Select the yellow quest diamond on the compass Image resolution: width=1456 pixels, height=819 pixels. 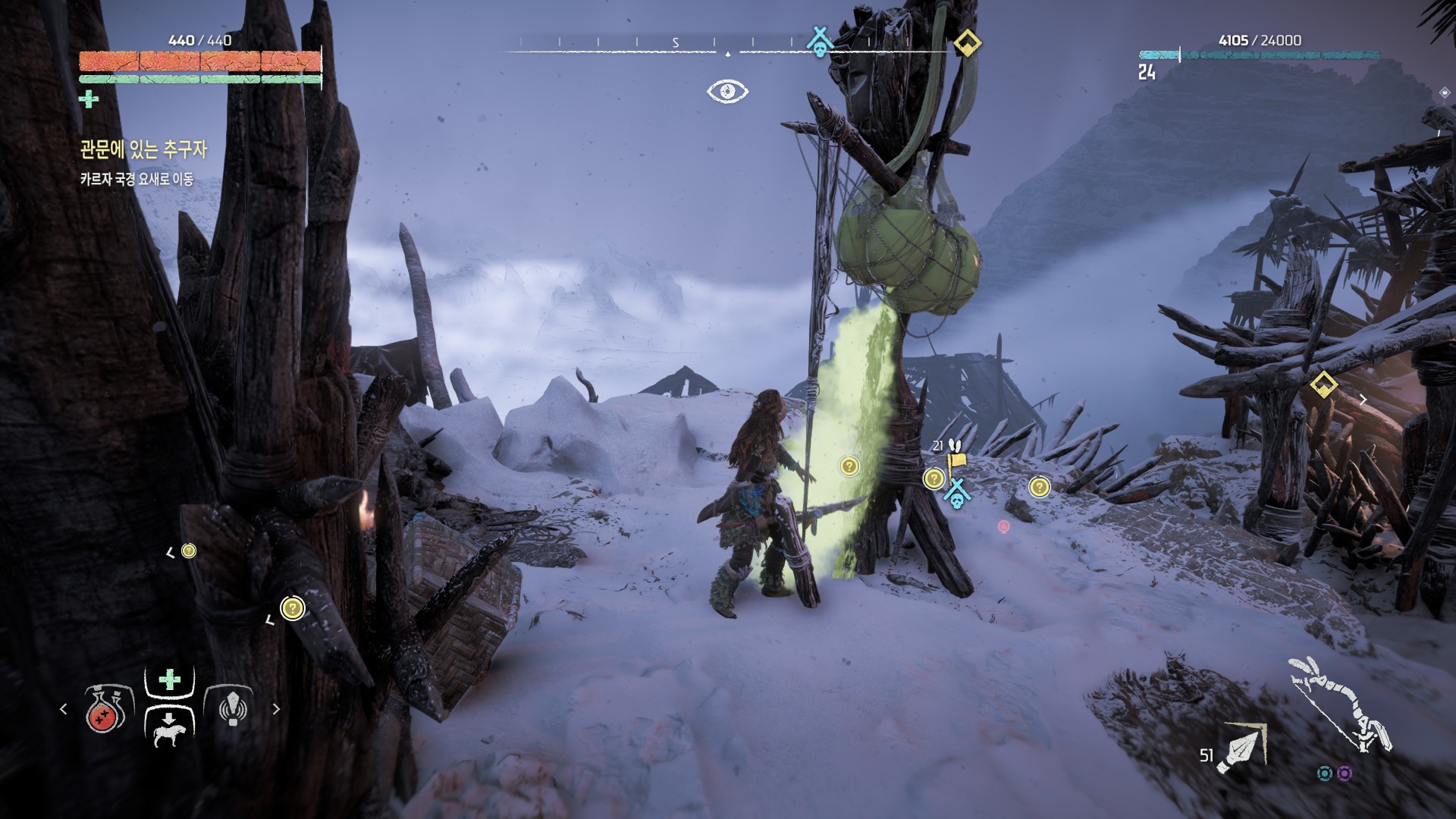tap(967, 42)
